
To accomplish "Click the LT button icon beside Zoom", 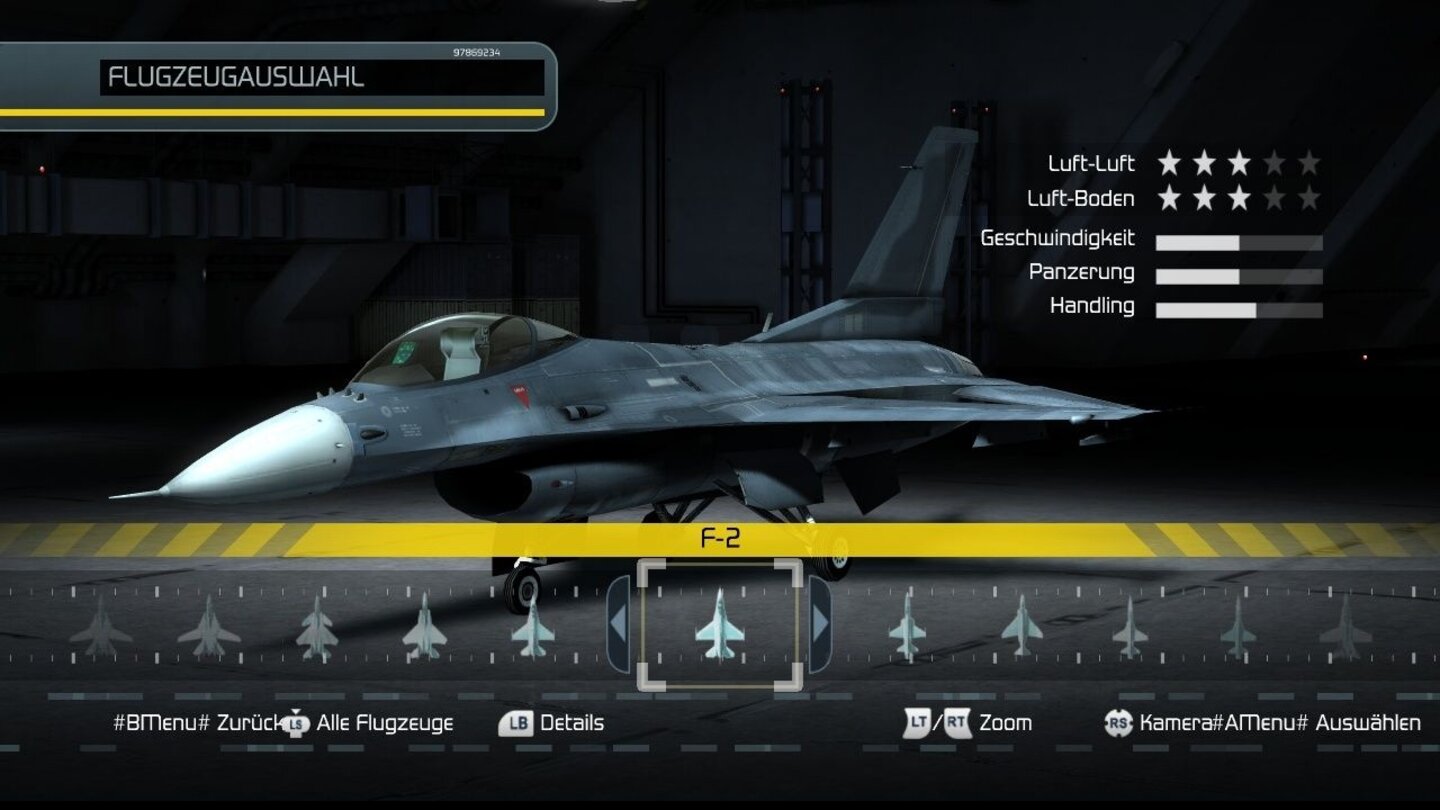I will [918, 722].
